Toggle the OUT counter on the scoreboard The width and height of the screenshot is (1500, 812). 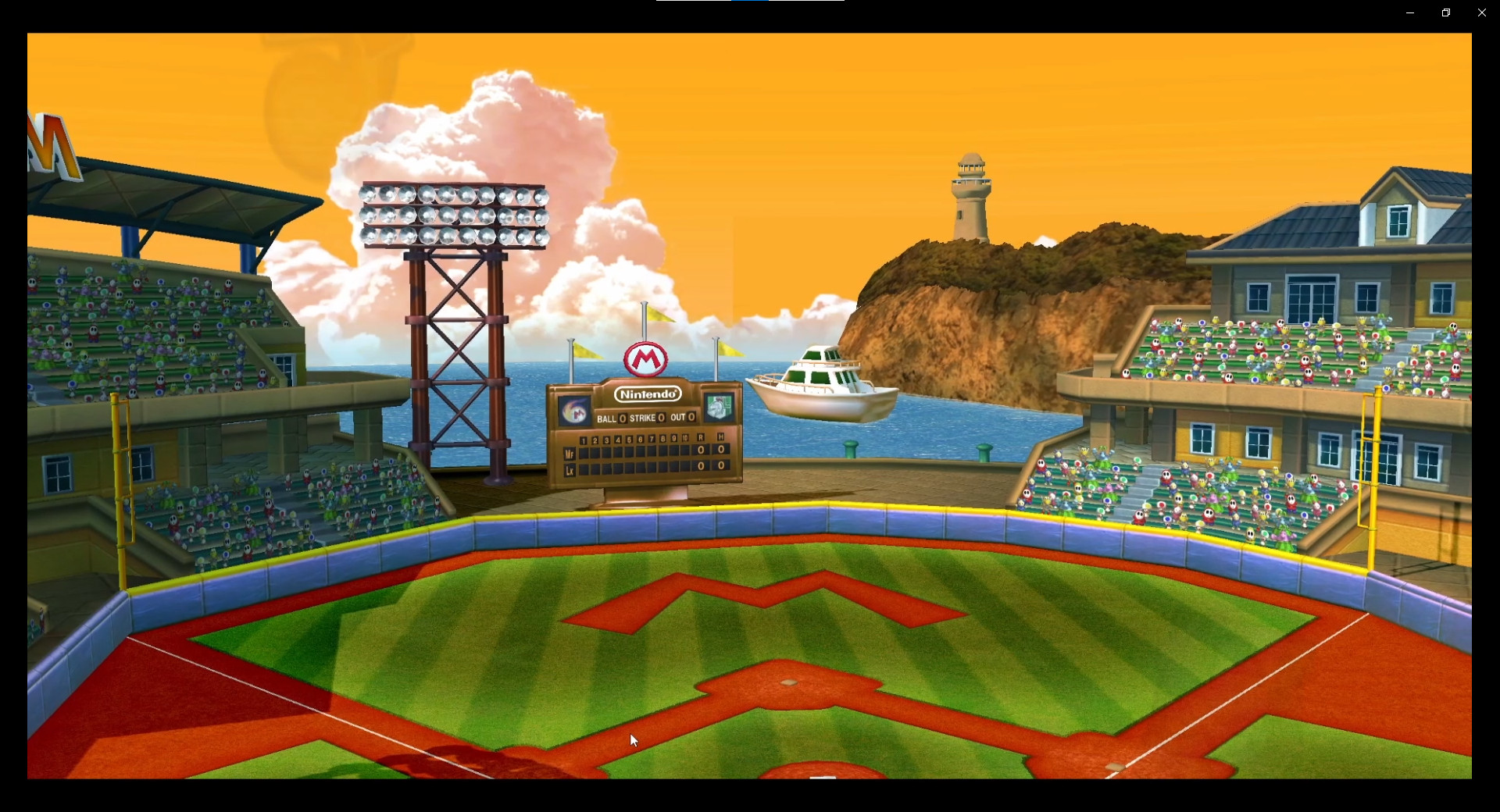pyautogui.click(x=691, y=418)
